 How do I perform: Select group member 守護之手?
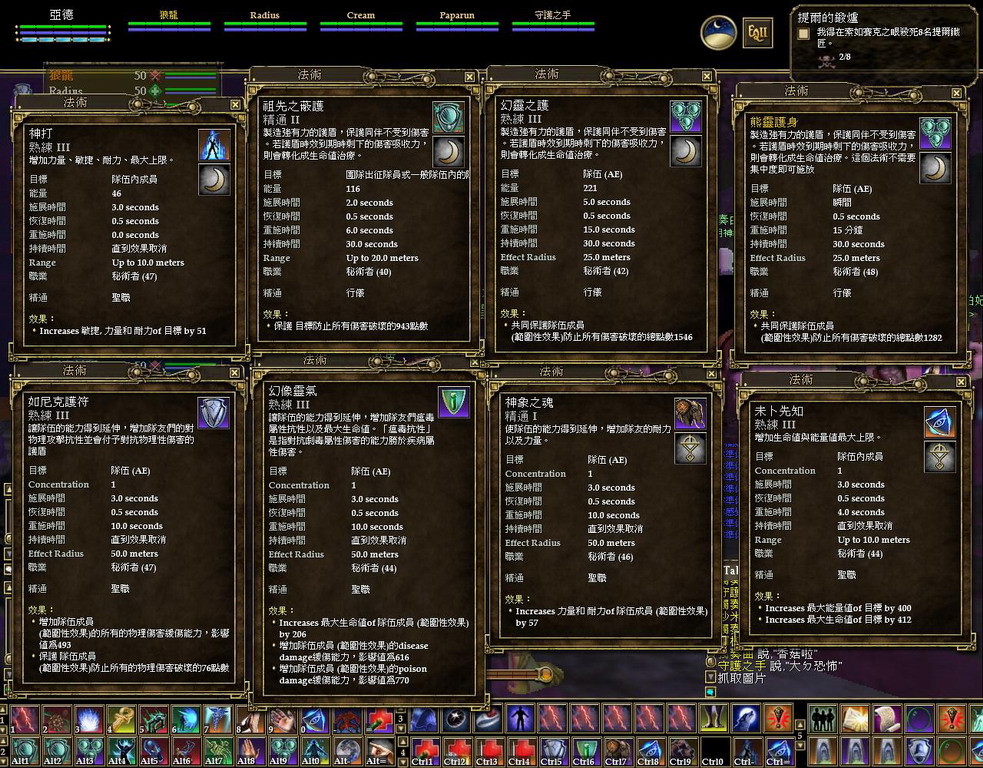coord(552,18)
